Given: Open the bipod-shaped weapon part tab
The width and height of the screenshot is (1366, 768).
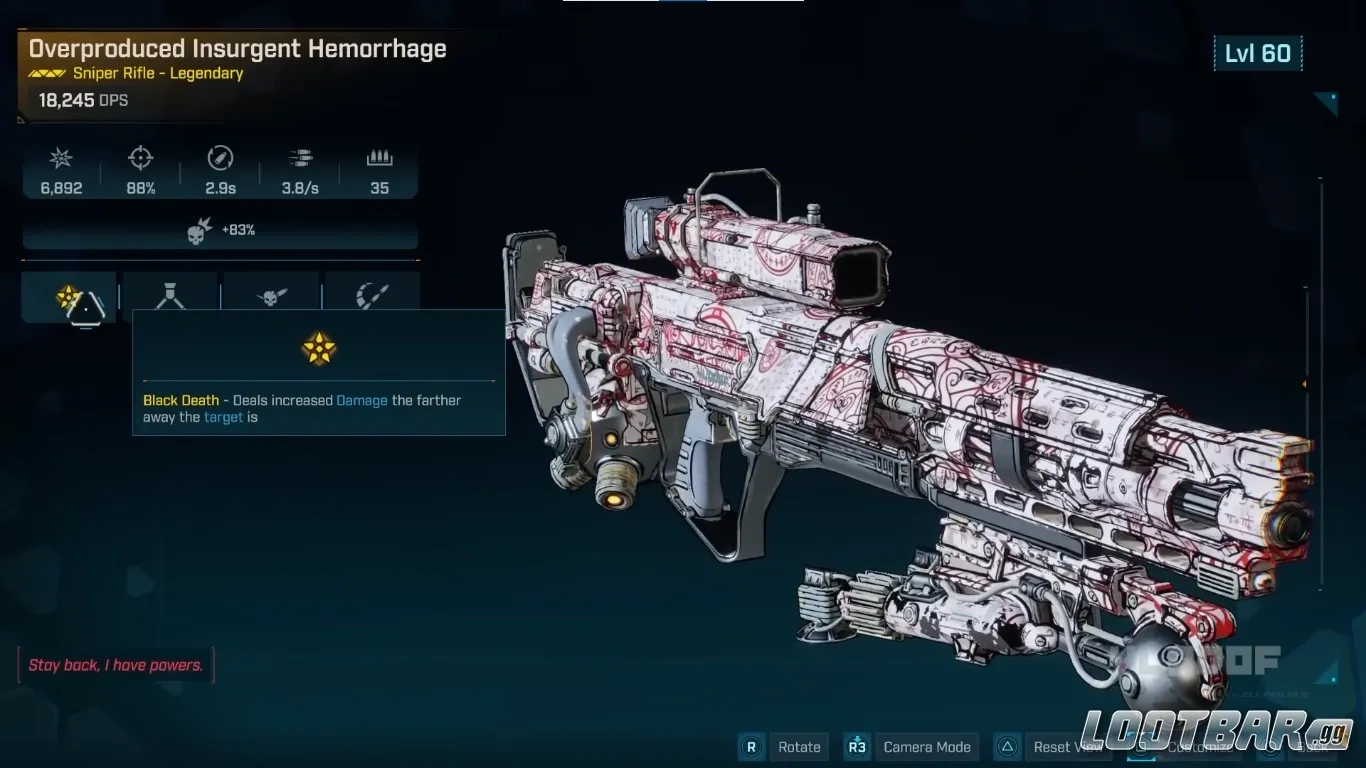Looking at the screenshot, I should (170, 296).
